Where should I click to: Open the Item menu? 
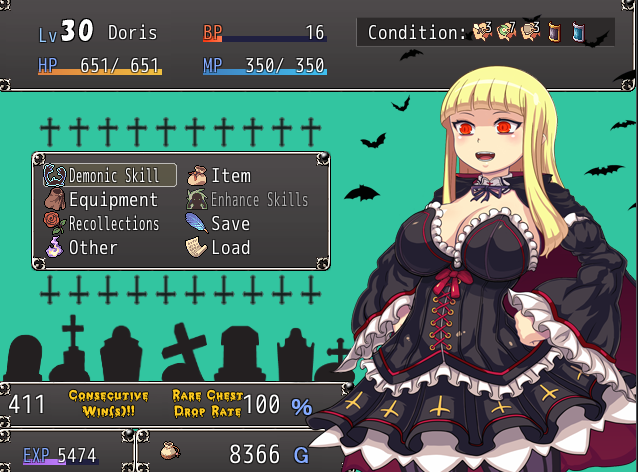pyautogui.click(x=229, y=176)
